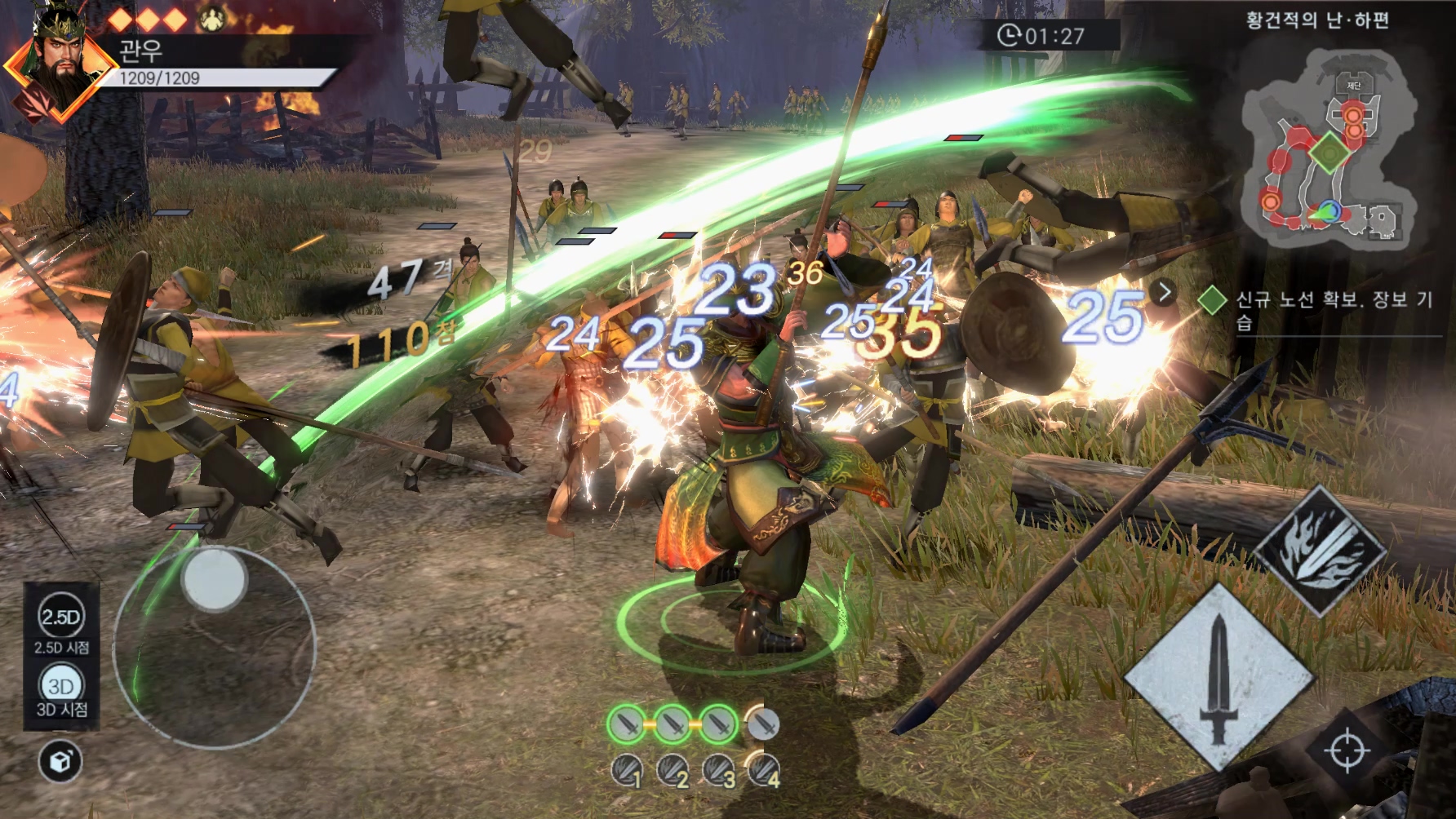Switch to 2.5D 시점 camera view

61,618
